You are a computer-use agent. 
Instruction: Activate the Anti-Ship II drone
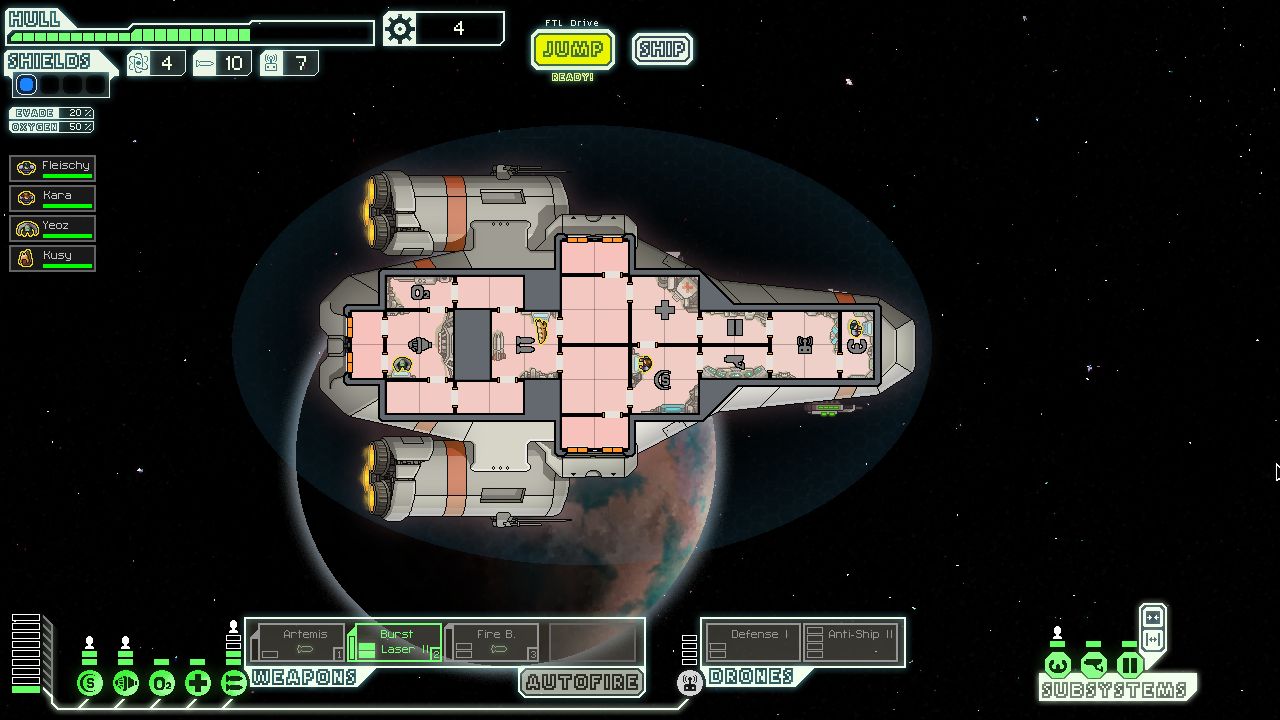[x=852, y=642]
